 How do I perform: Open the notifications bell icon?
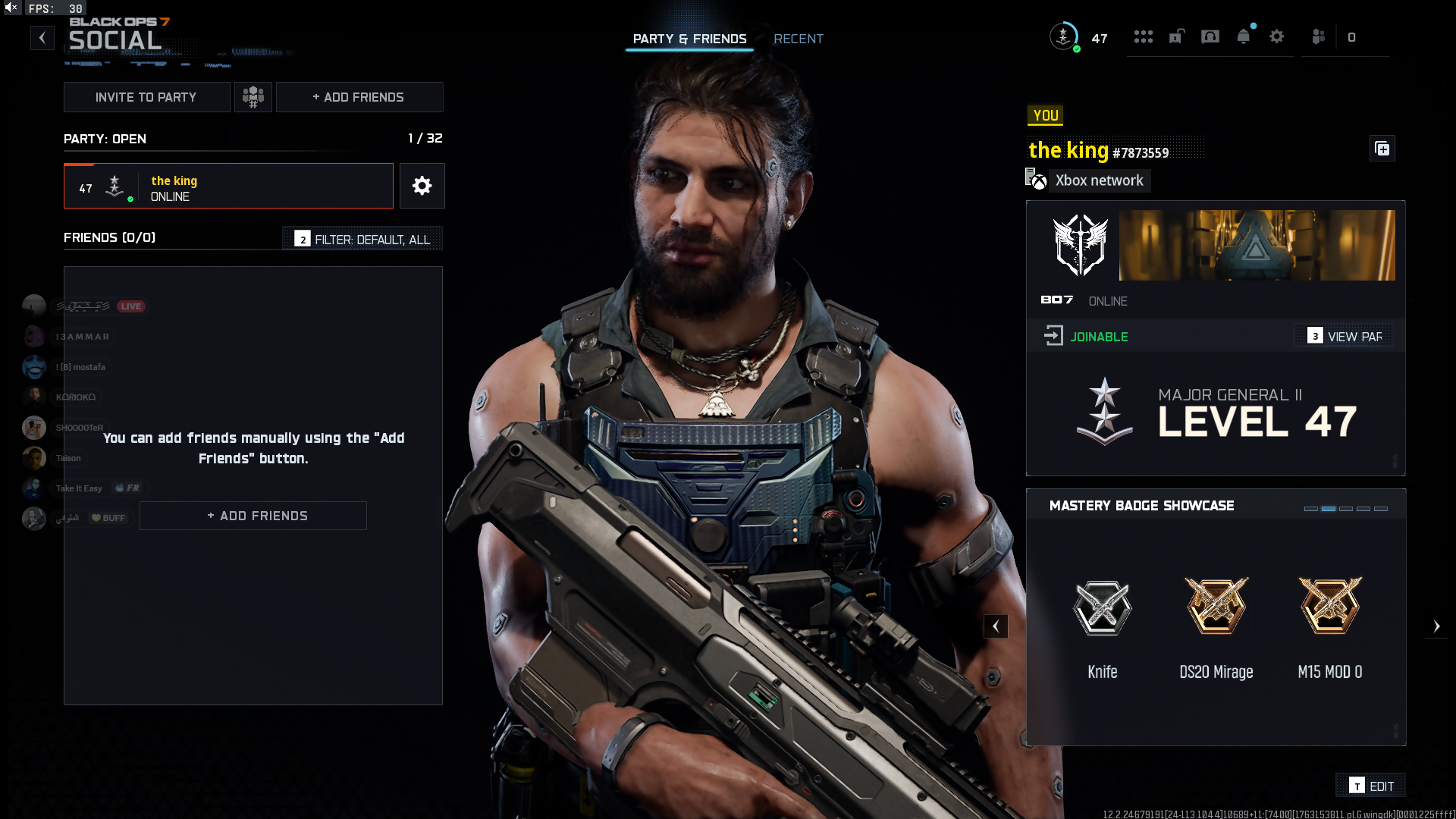click(x=1243, y=37)
